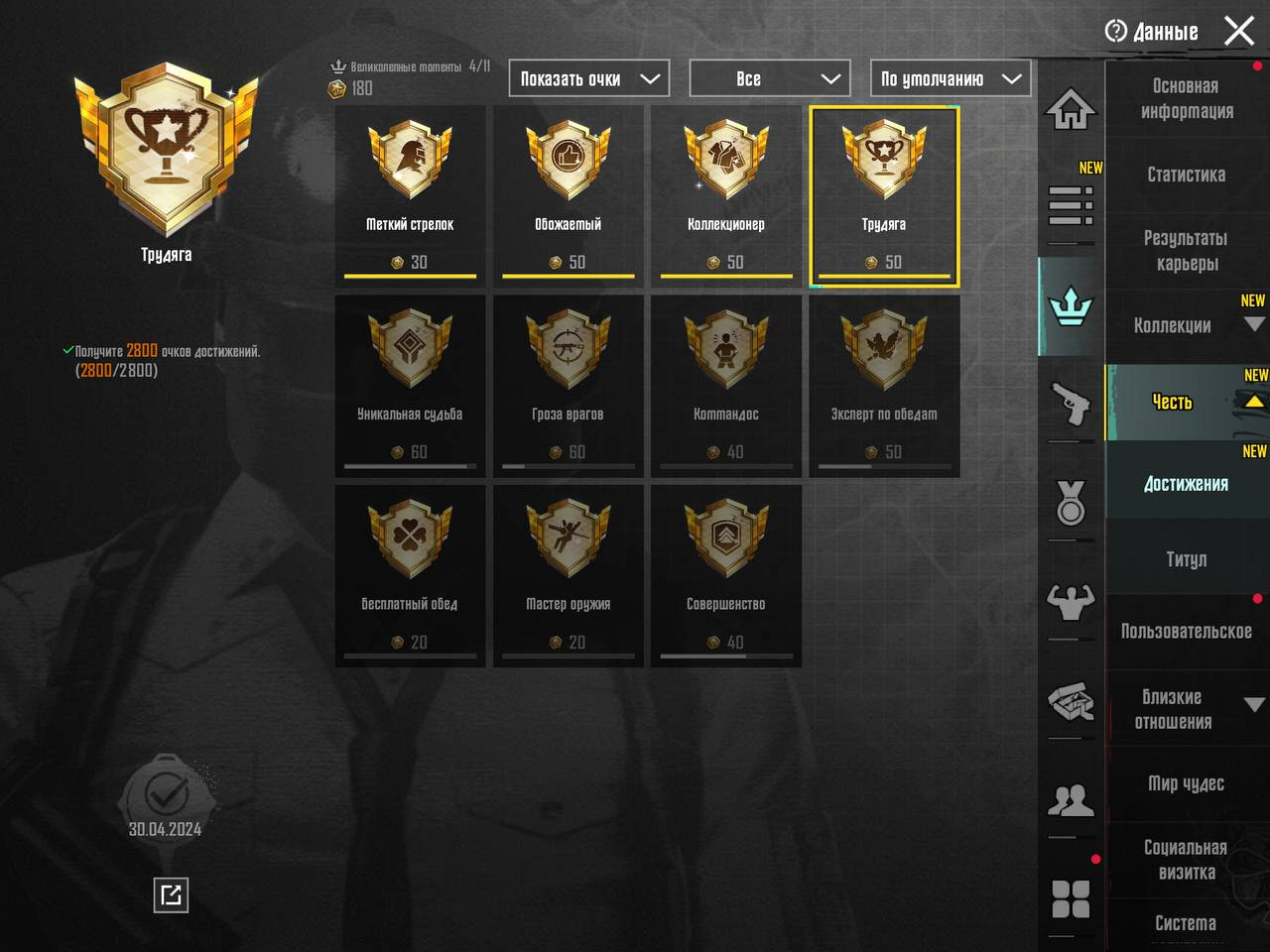
Task: Click the share icon below the date
Action: click(x=171, y=895)
